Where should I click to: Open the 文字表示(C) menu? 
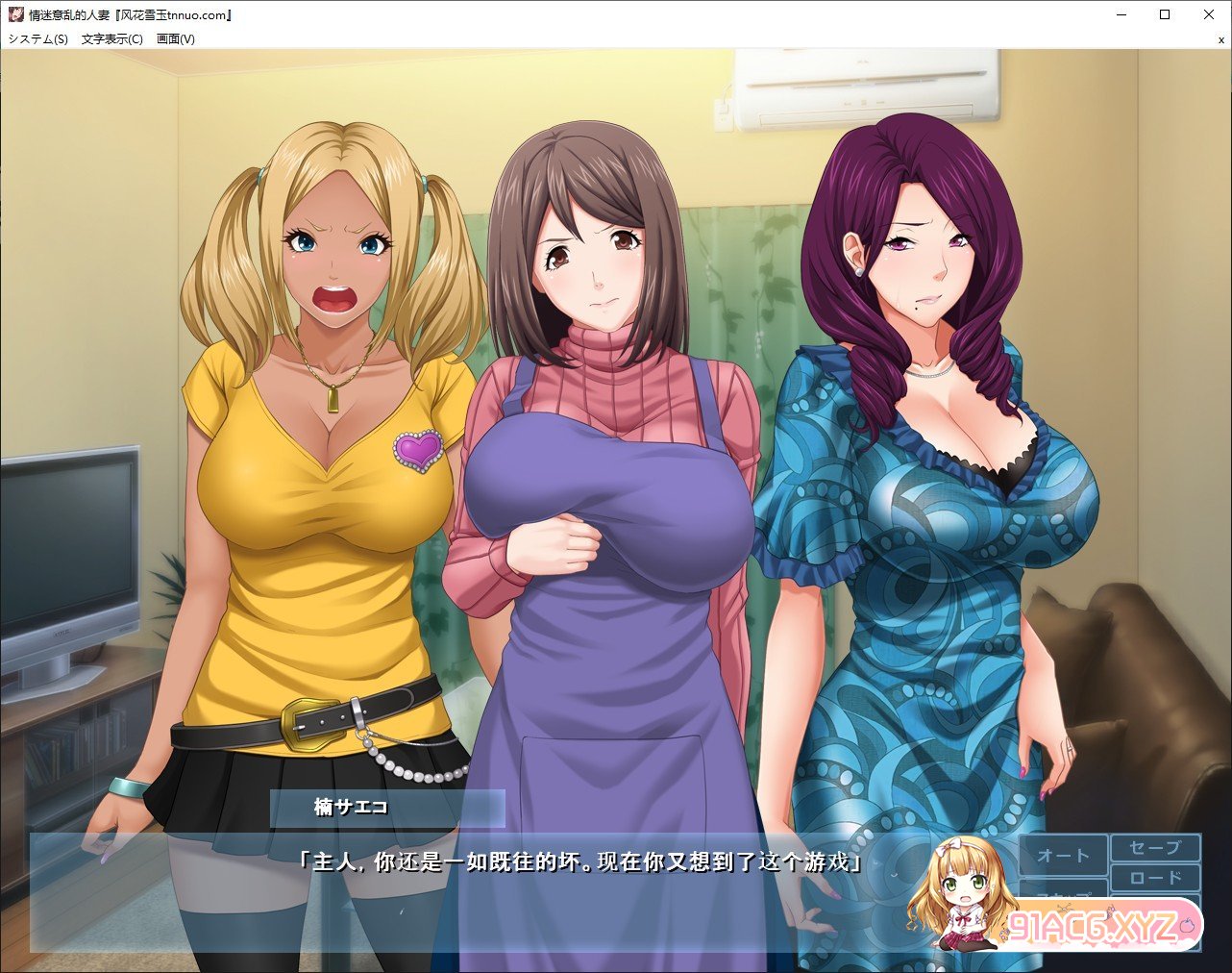[112, 39]
